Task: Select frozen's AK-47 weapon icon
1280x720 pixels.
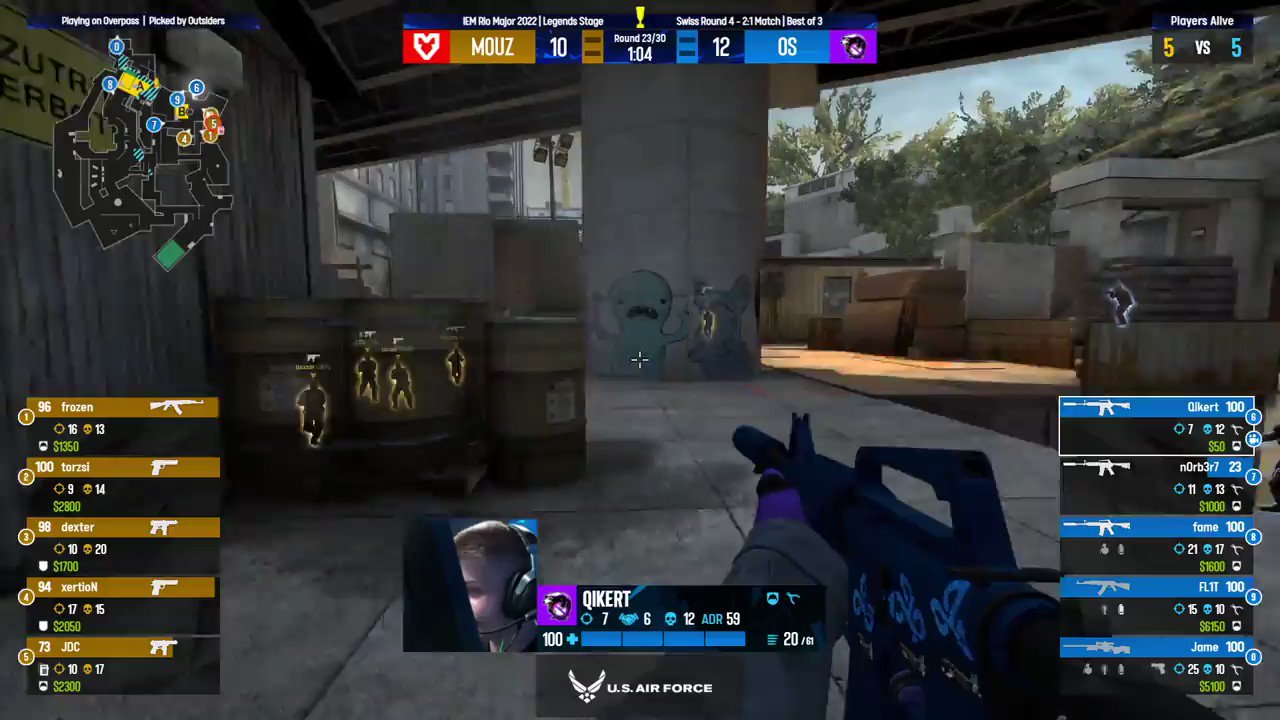Action: [176, 405]
